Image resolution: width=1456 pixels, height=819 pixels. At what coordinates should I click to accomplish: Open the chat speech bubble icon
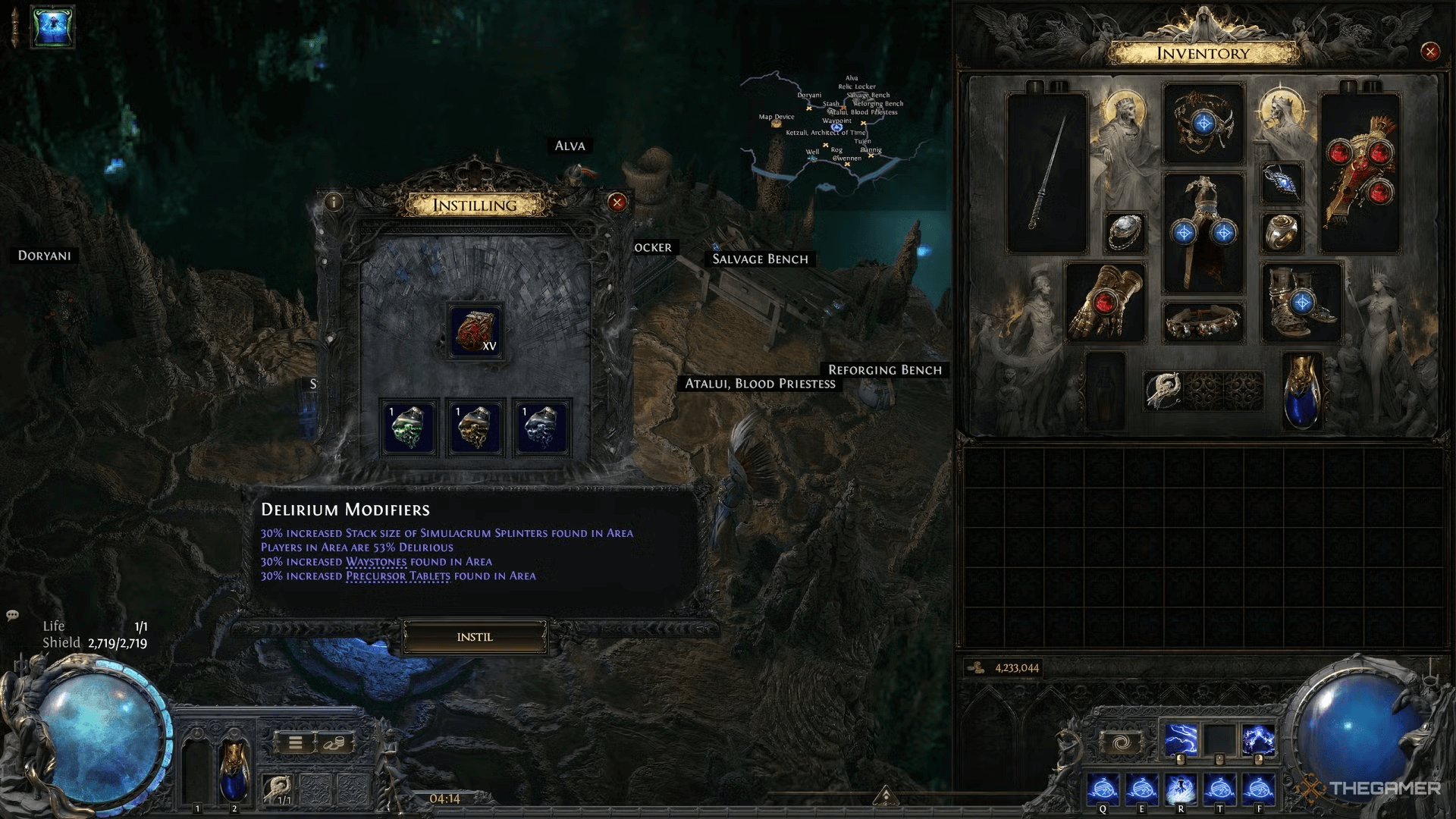[x=13, y=616]
